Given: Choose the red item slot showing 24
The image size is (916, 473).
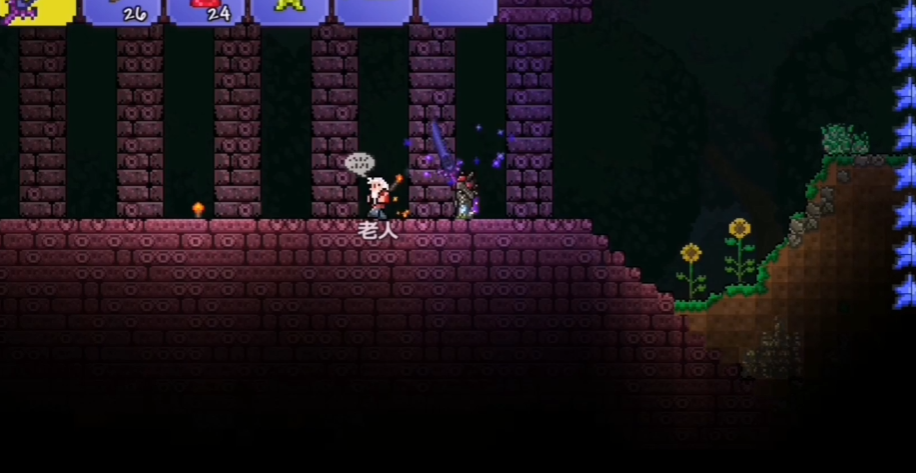Looking at the screenshot, I should [x=205, y=10].
